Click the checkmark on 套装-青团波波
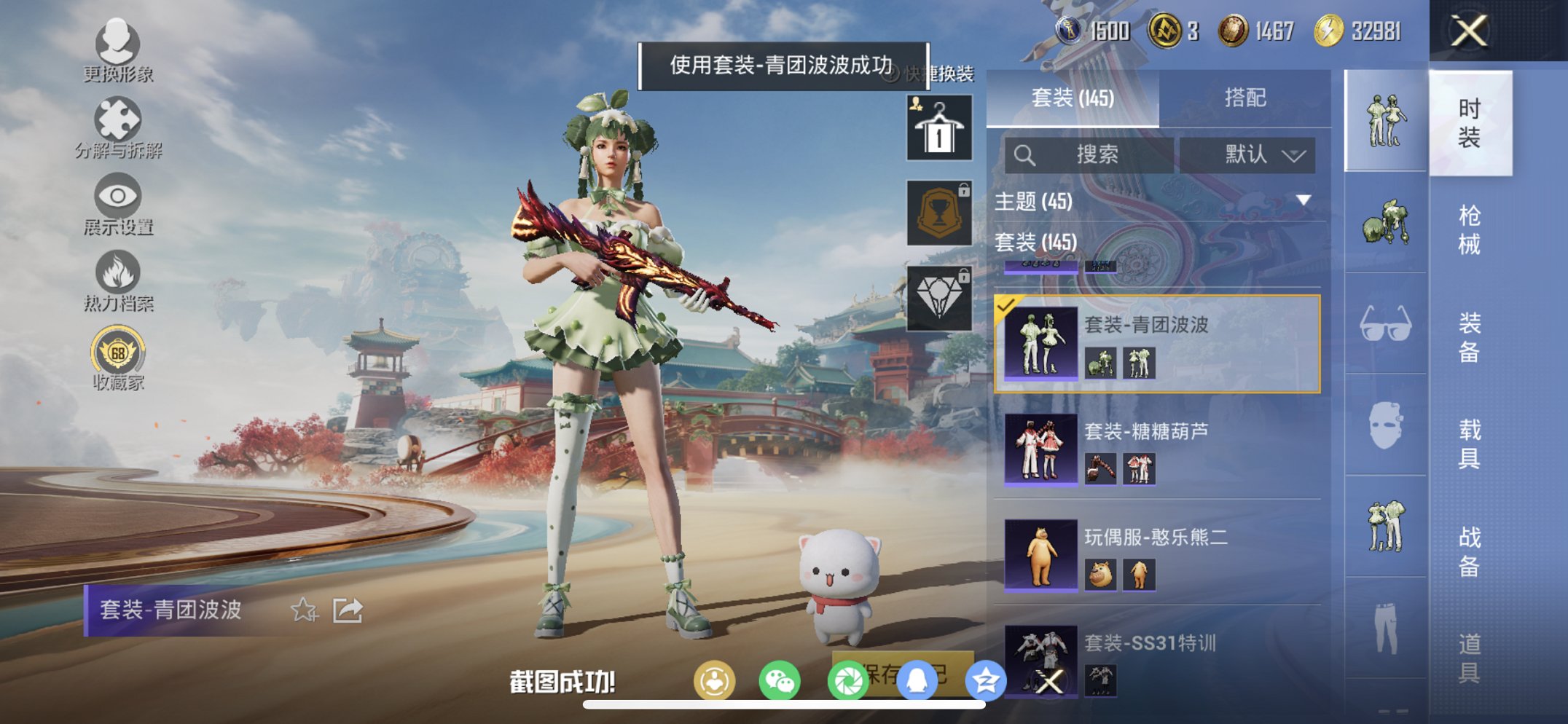Viewport: 1568px width, 724px height. [x=1007, y=306]
